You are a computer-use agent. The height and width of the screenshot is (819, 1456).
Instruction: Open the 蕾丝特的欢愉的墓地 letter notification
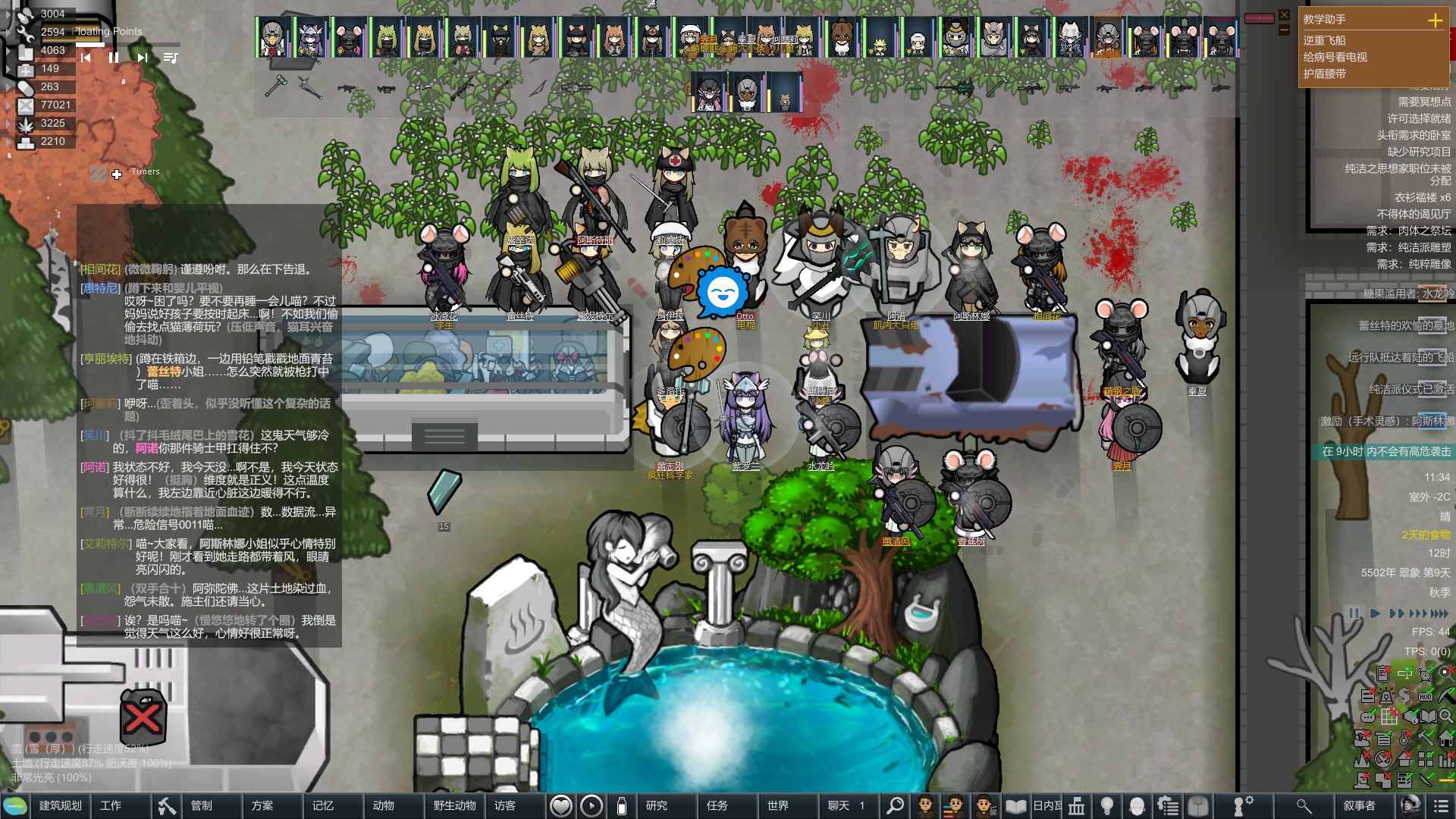(1405, 325)
